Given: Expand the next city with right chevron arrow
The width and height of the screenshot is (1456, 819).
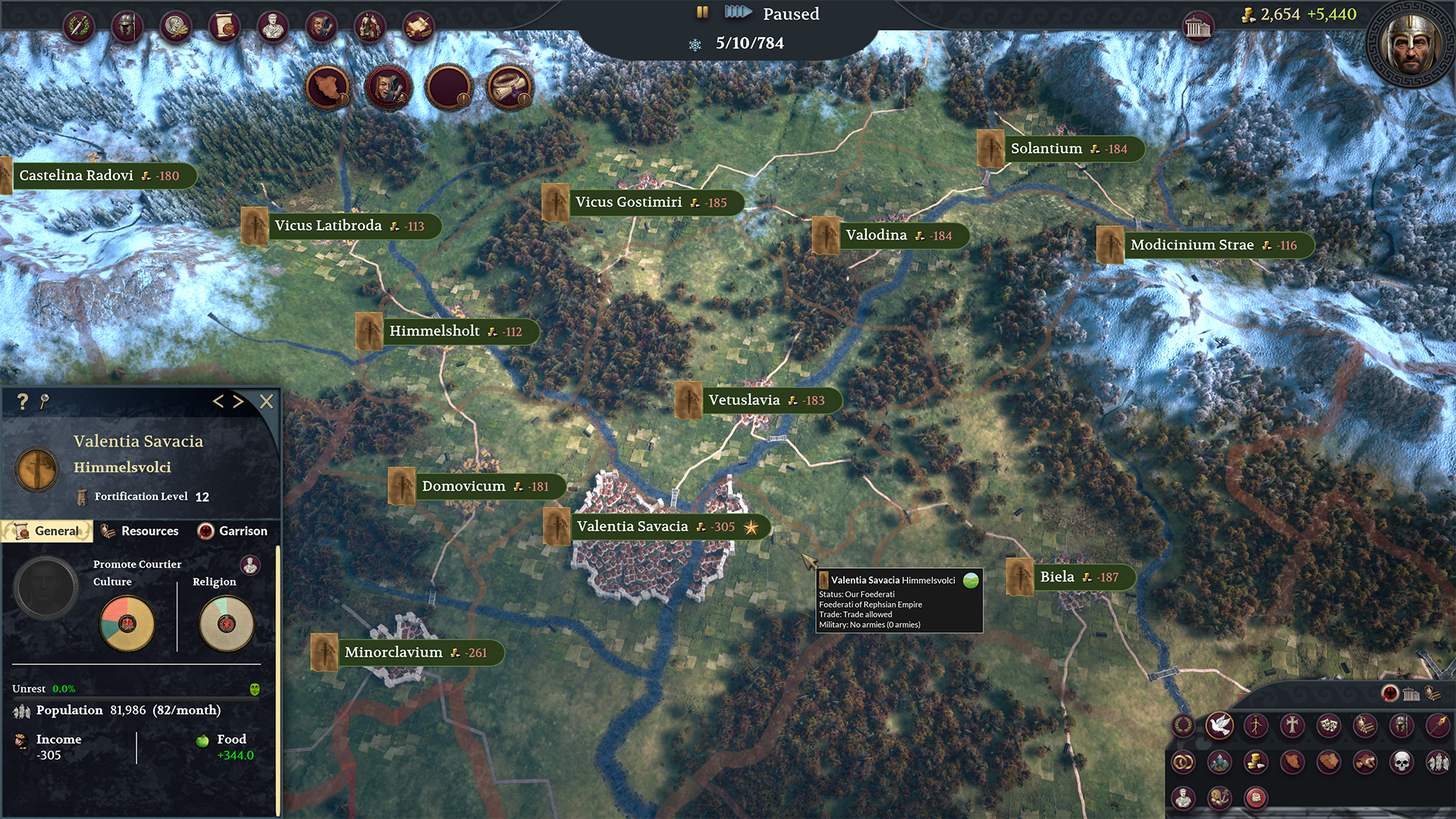Looking at the screenshot, I should pos(238,402).
